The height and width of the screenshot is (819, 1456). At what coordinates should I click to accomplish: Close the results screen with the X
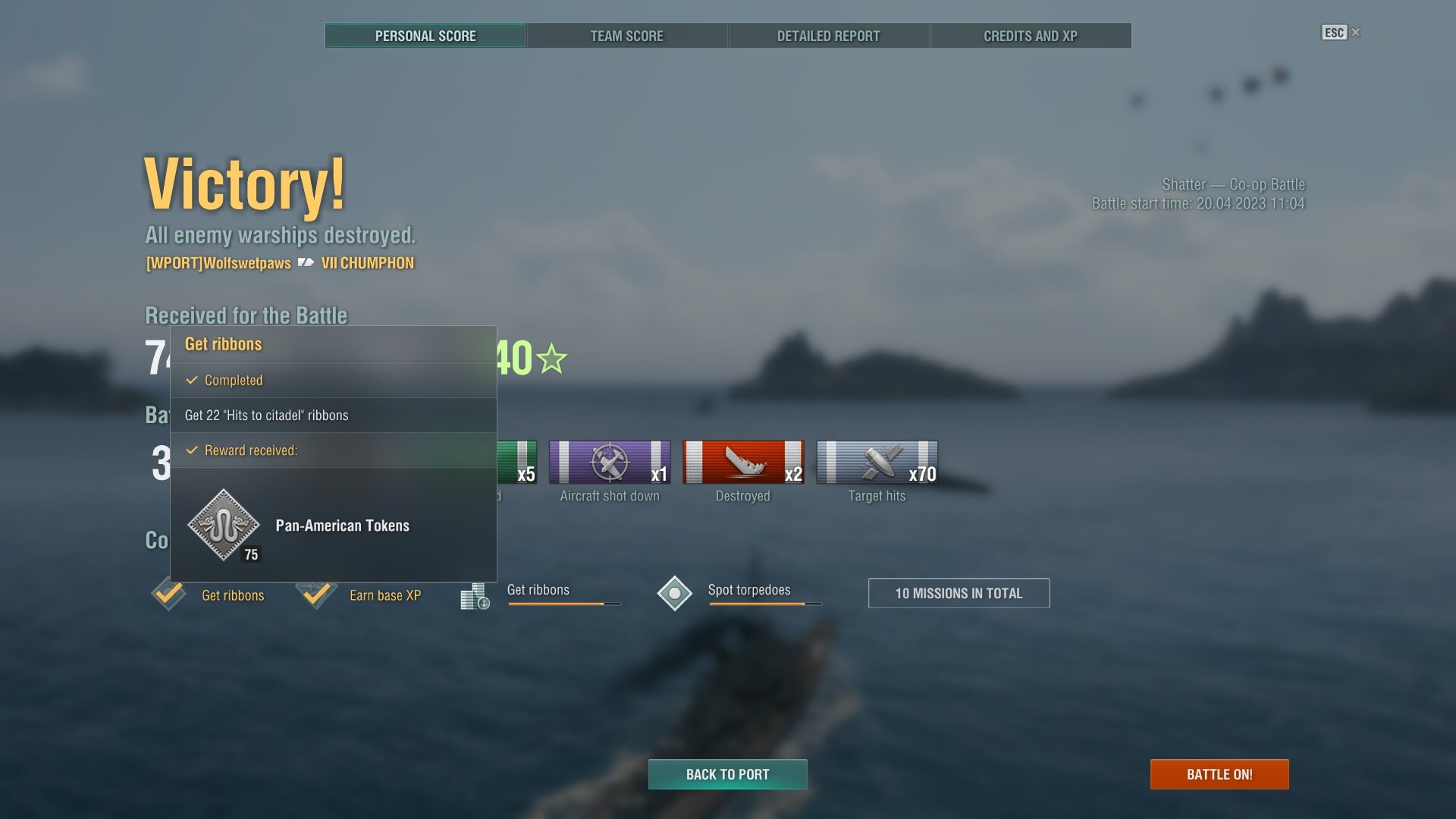click(1356, 32)
